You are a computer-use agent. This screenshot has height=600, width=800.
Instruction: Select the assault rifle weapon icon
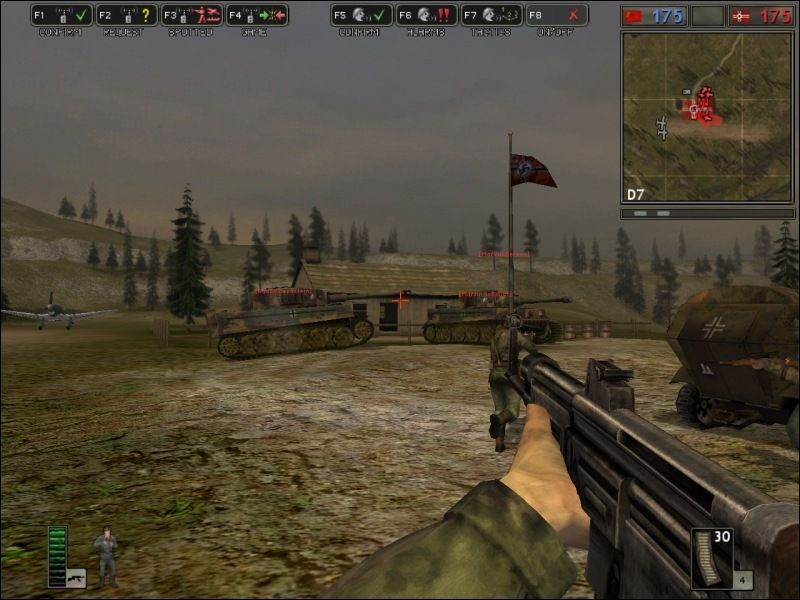(x=76, y=578)
